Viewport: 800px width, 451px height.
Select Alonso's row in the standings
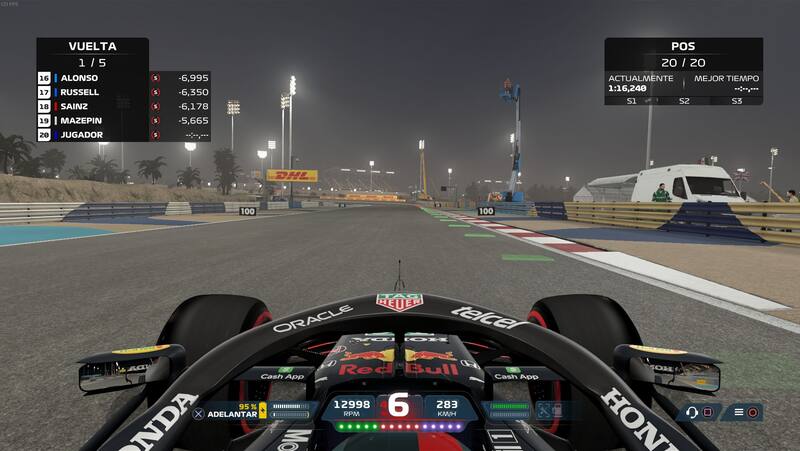pyautogui.click(x=92, y=77)
